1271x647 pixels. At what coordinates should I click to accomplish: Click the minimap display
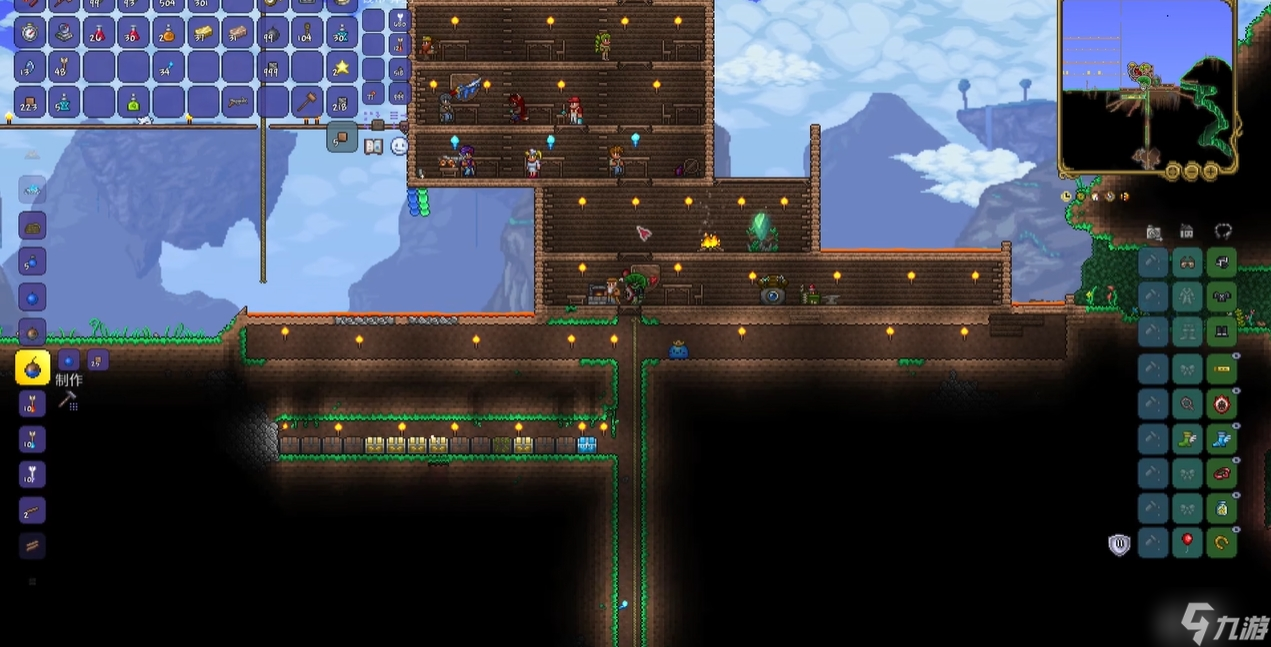click(1148, 86)
